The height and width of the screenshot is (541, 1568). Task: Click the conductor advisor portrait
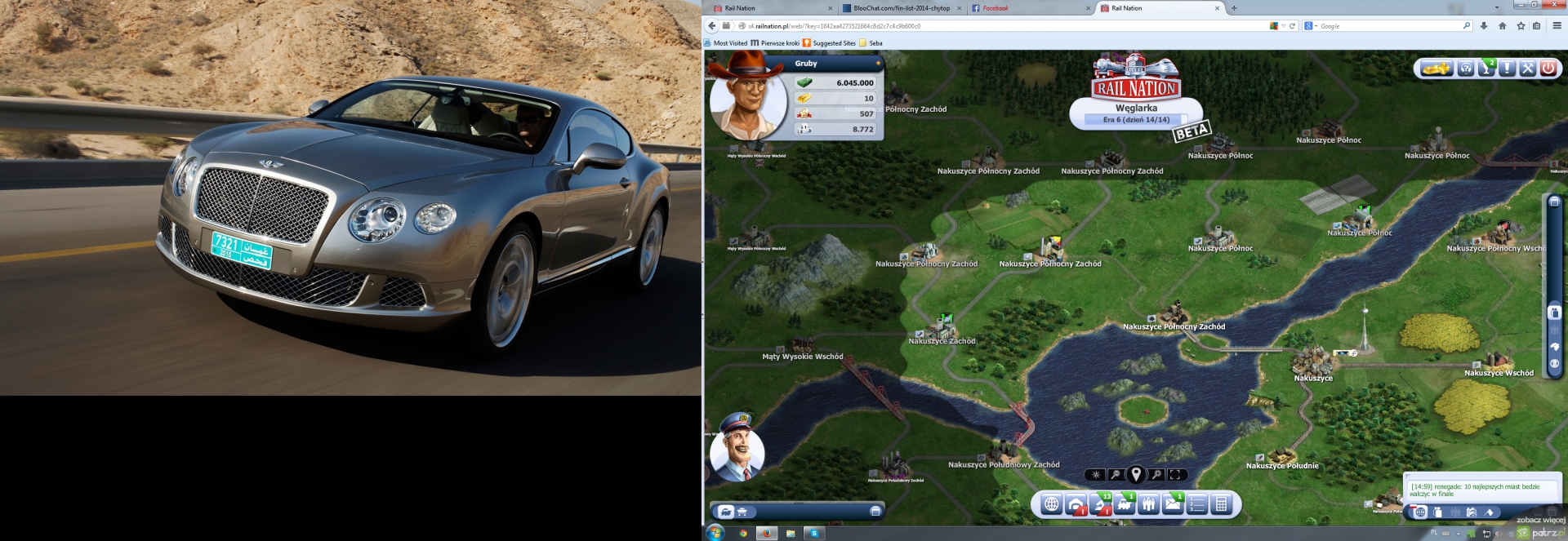737,448
